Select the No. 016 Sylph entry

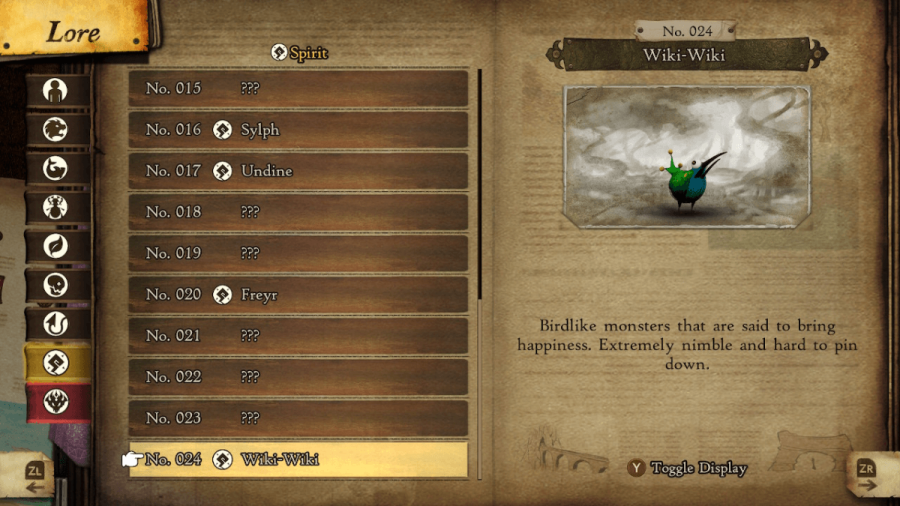(298, 130)
